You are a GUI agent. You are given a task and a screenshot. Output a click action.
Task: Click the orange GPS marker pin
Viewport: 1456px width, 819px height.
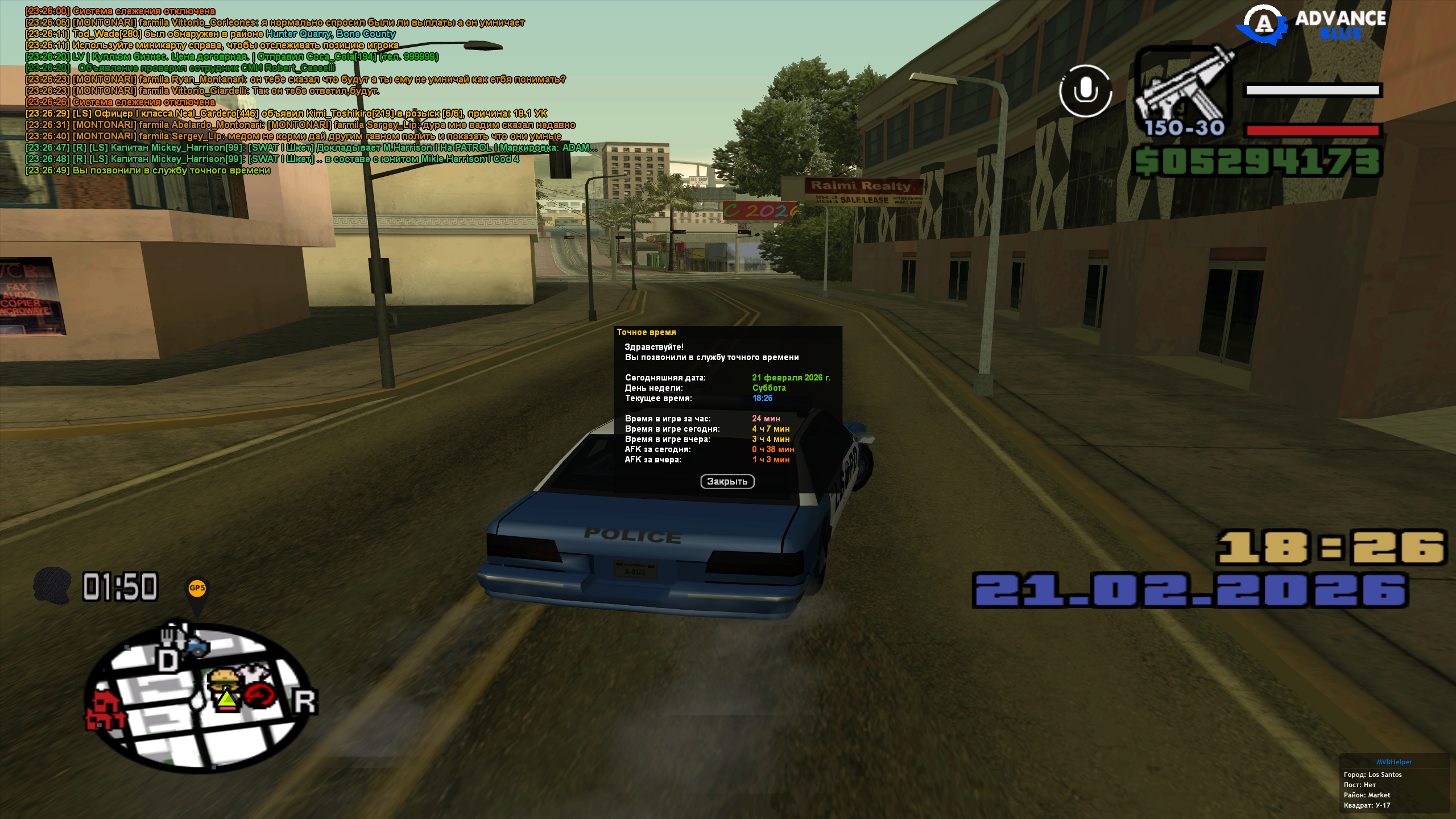[x=197, y=589]
